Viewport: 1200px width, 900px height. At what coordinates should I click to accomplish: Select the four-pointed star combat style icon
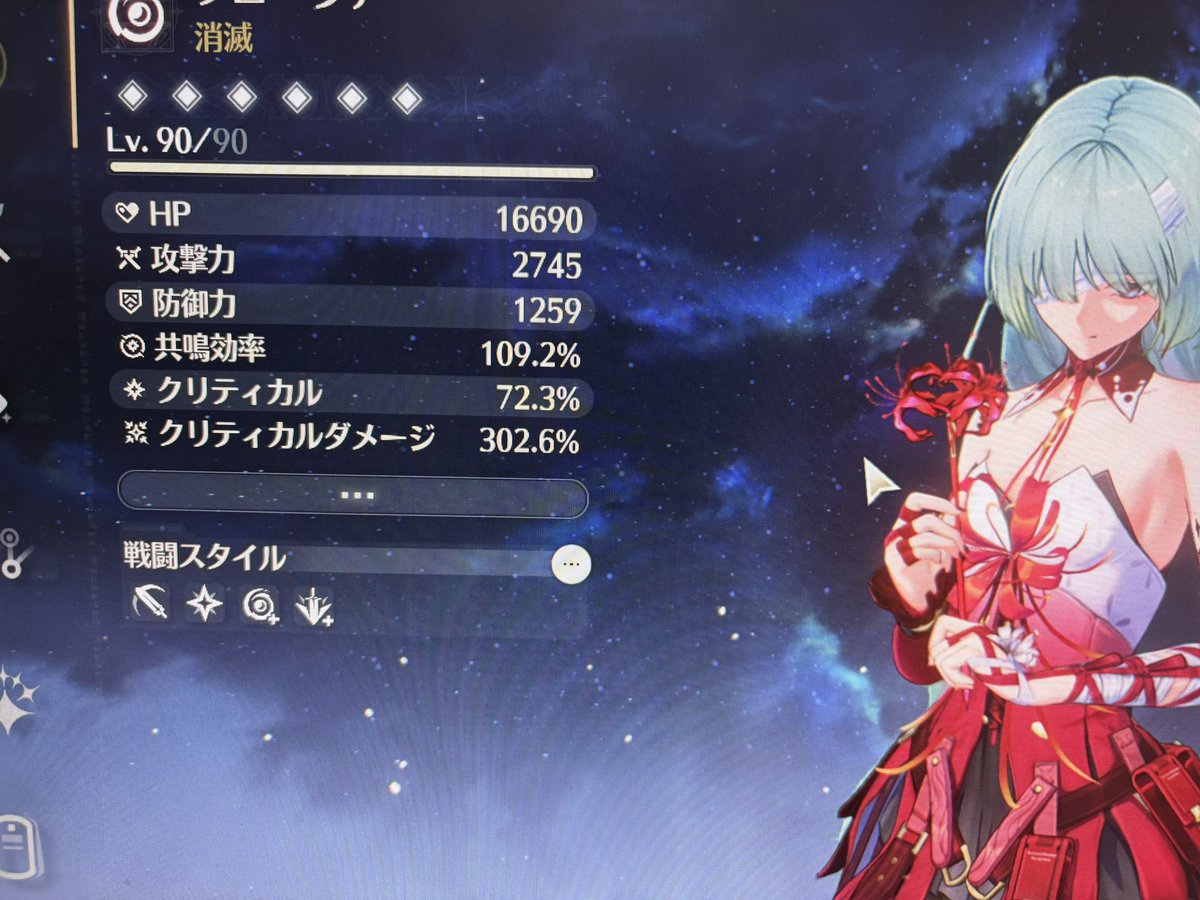pyautogui.click(x=204, y=604)
